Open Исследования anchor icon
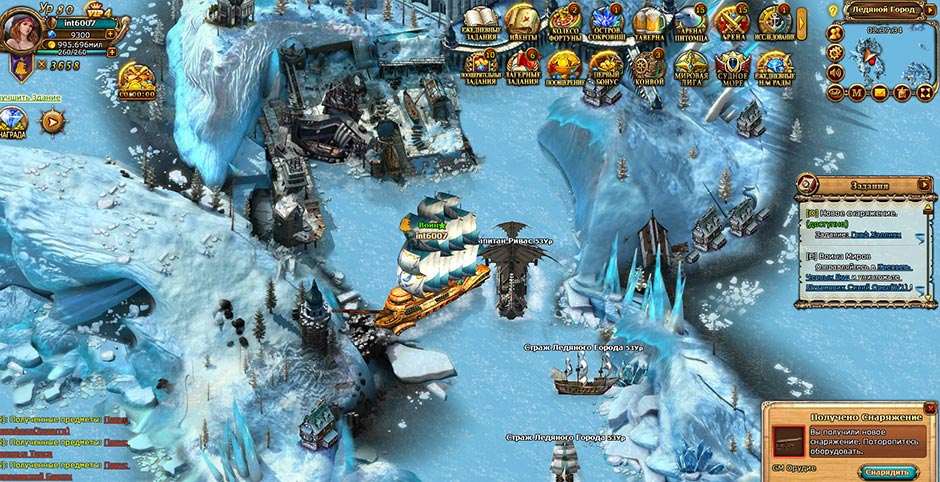 point(774,21)
